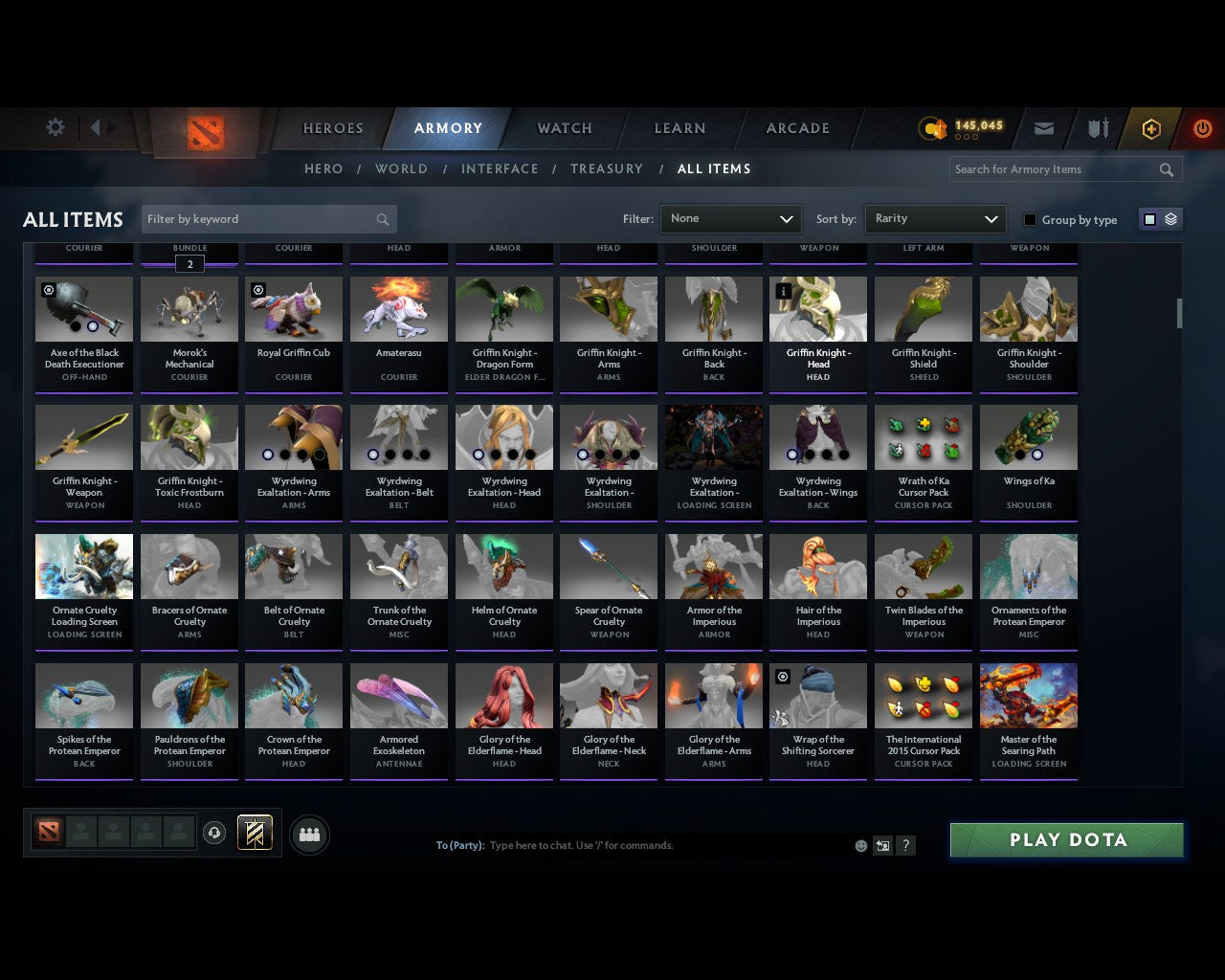The width and height of the screenshot is (1225, 980).
Task: Switch to compact grid view toggle
Action: 1148,218
